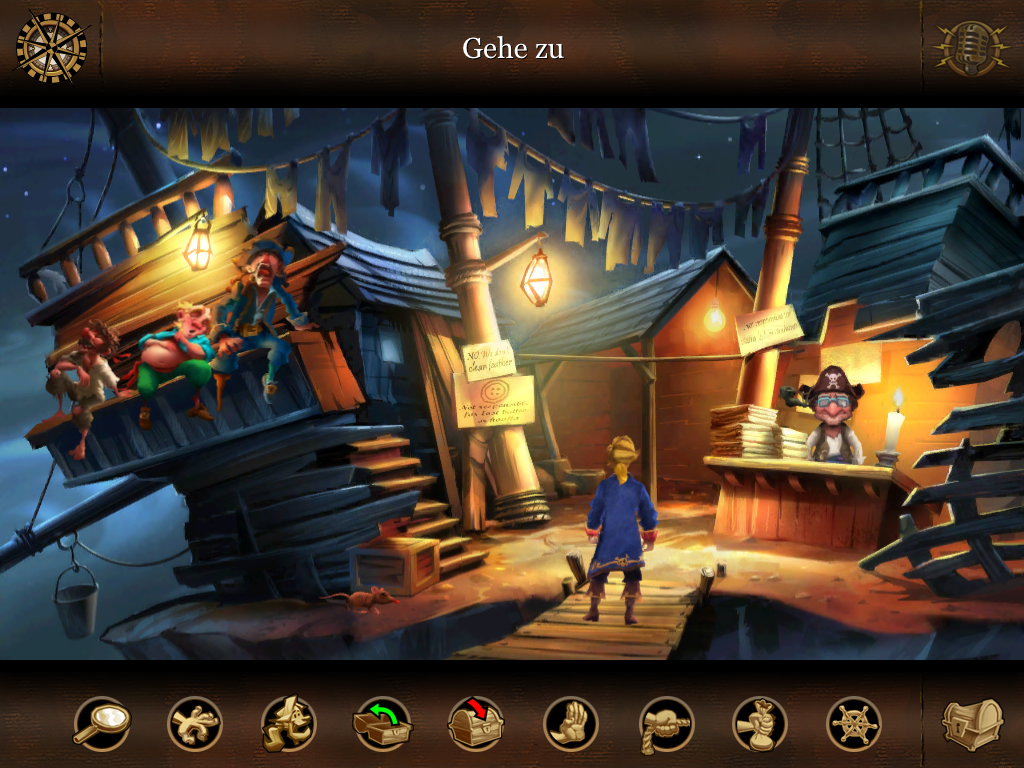Viewport: 1024px width, 768px height.
Task: Select the open box verb with green arrow
Action: click(x=383, y=723)
